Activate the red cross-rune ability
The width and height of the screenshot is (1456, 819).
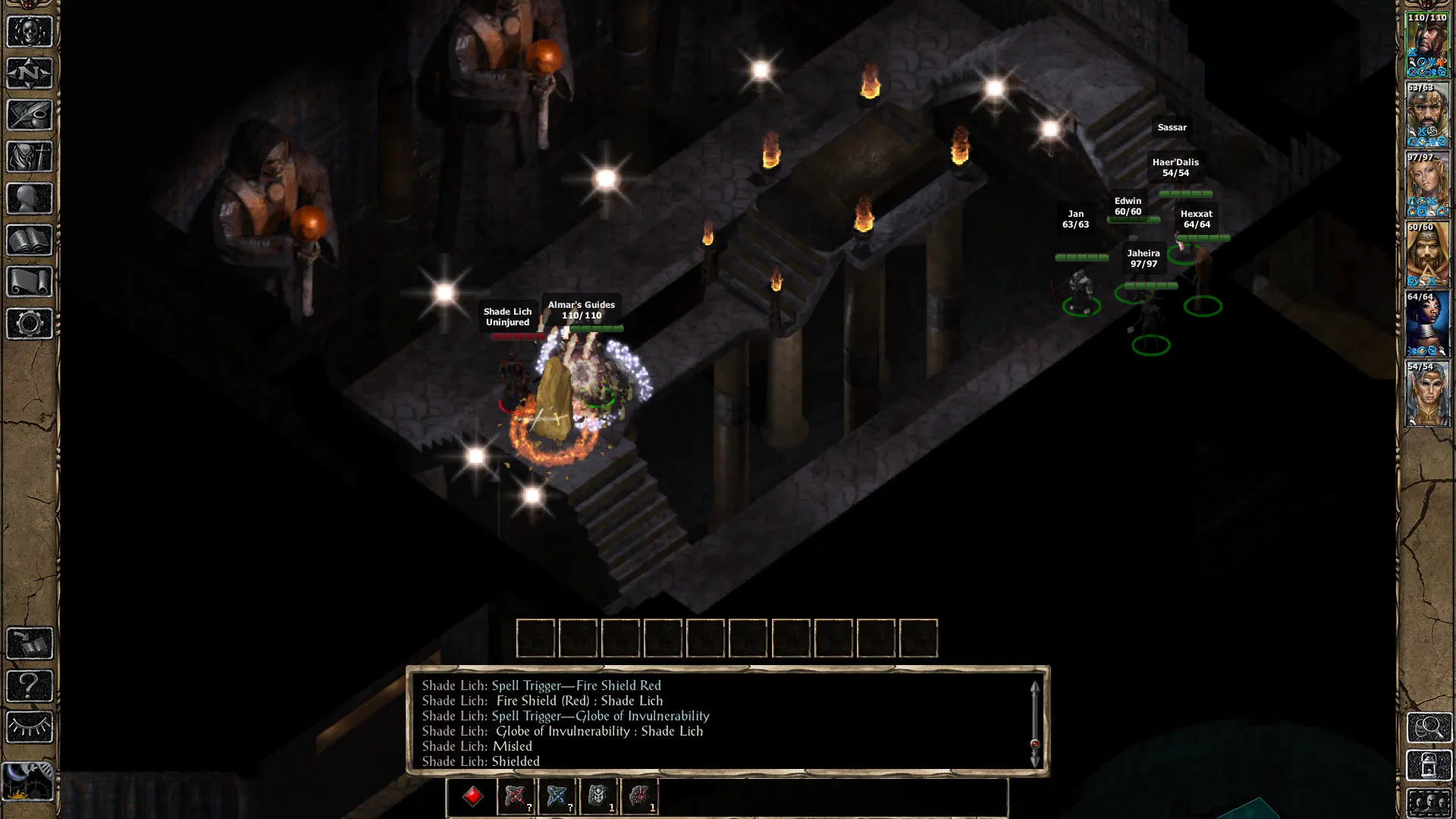(516, 796)
